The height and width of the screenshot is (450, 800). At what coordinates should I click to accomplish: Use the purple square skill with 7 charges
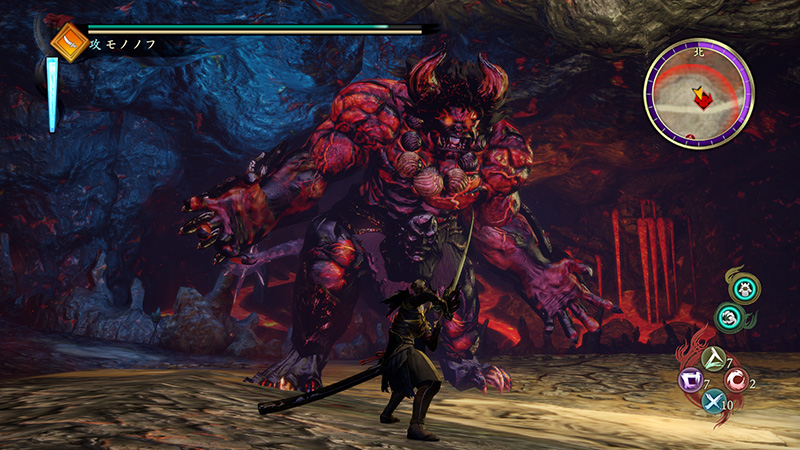point(690,381)
